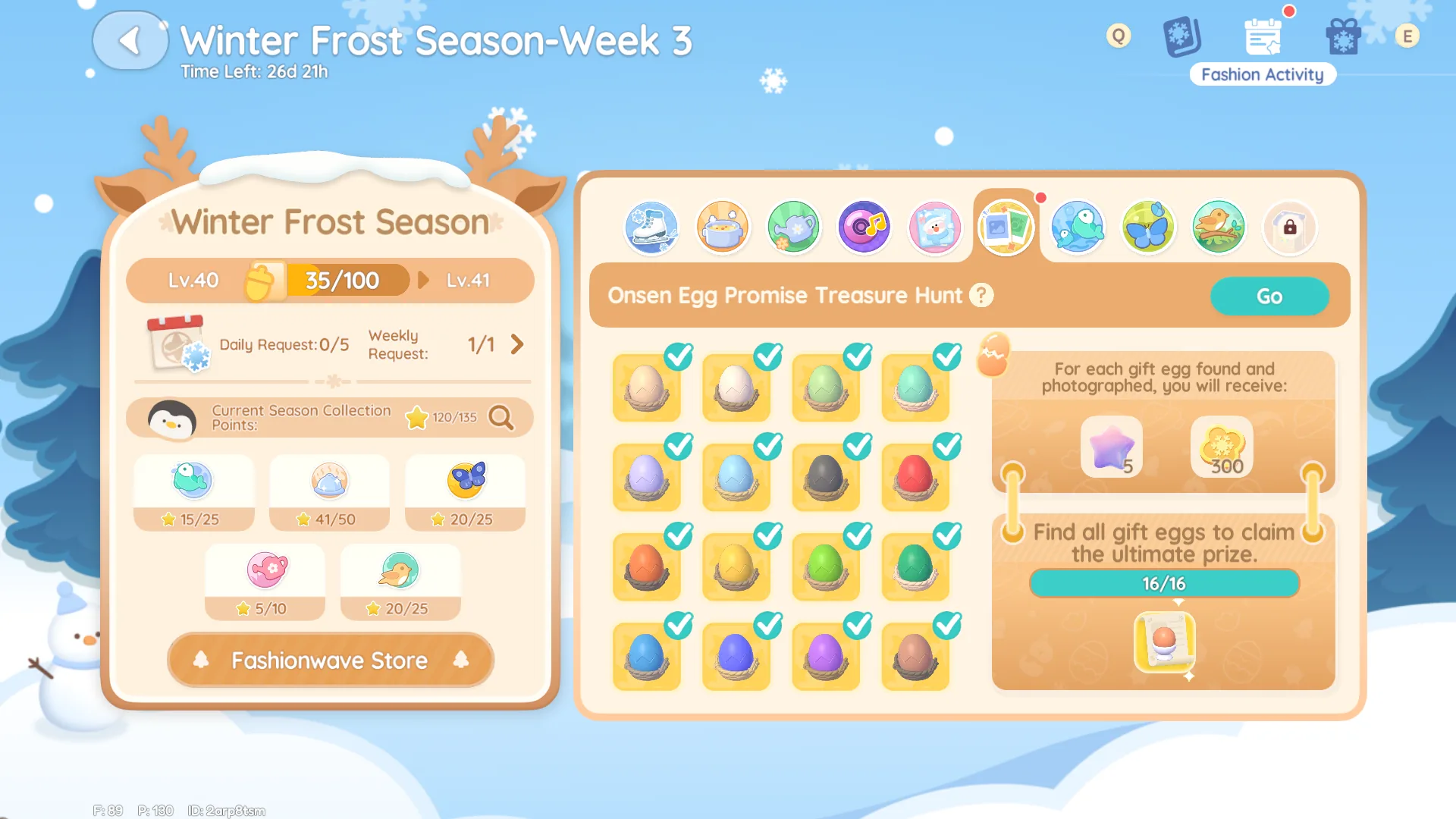1456x819 pixels.
Task: Click the question mark next to Onsen Egg Promise
Action: click(x=981, y=296)
